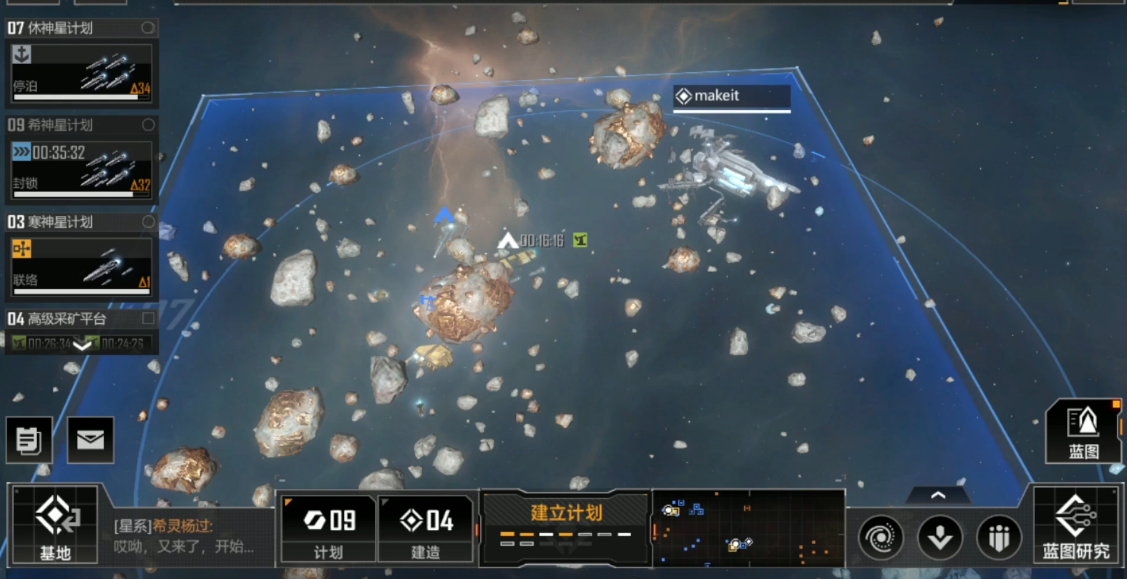Open the 基地 base menu
Image resolution: width=1127 pixels, height=579 pixels.
point(54,523)
